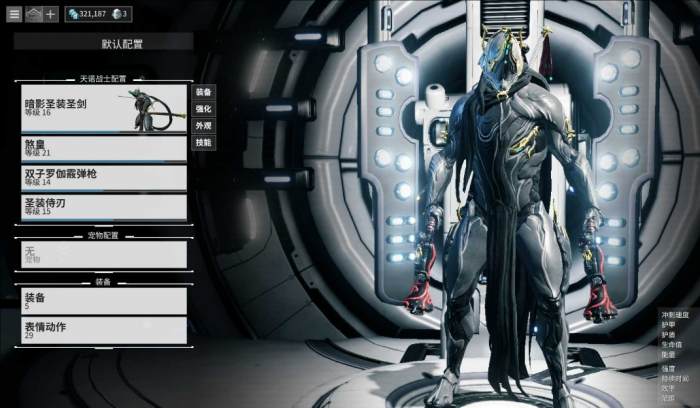Viewport: 700px width, 408px height.
Task: Choose the 煞皇 weapon slot
Action: (x=103, y=148)
